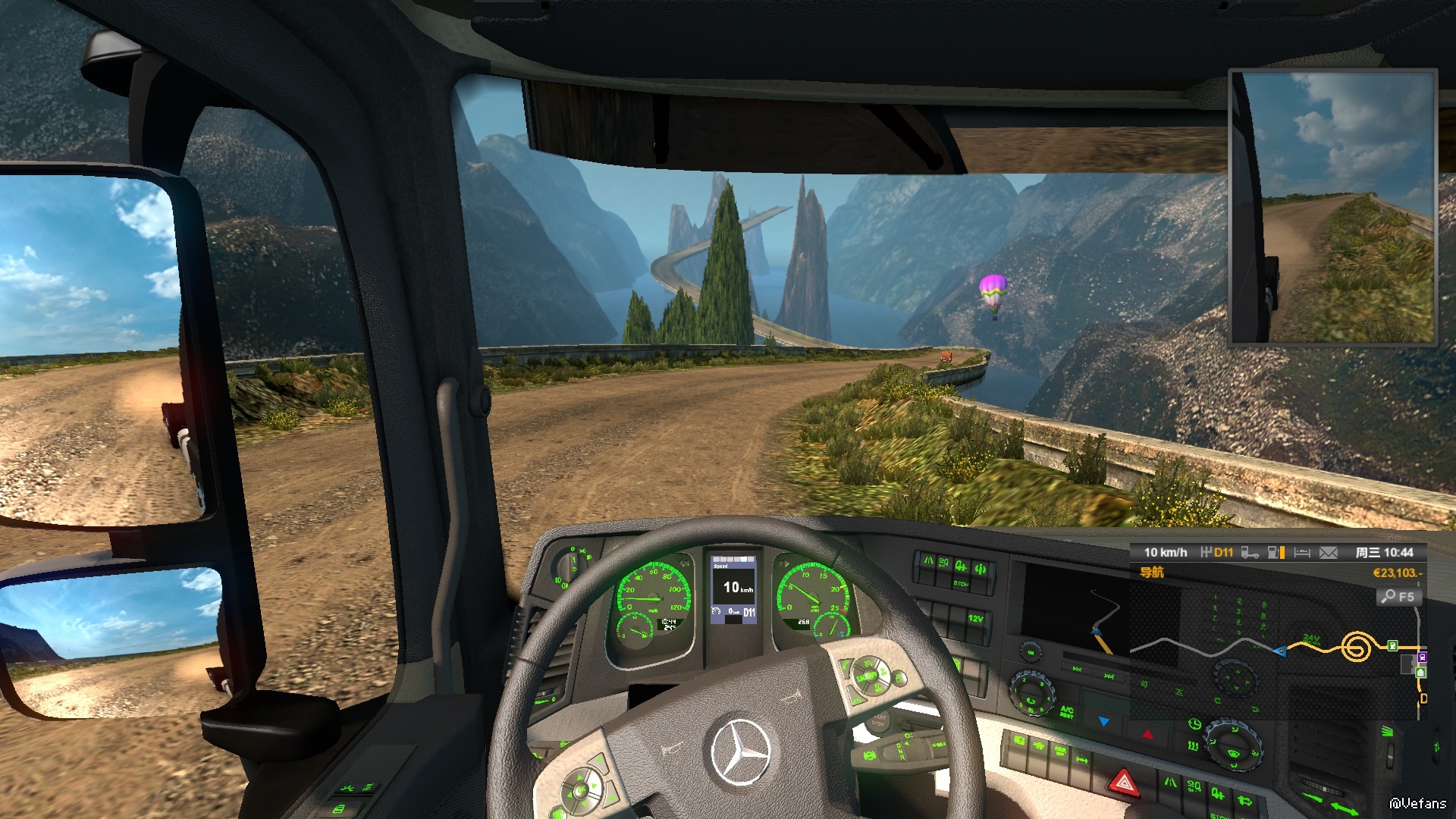The width and height of the screenshot is (1456, 819).
Task: Select the purple marker on the minimap
Action: (x=1422, y=657)
